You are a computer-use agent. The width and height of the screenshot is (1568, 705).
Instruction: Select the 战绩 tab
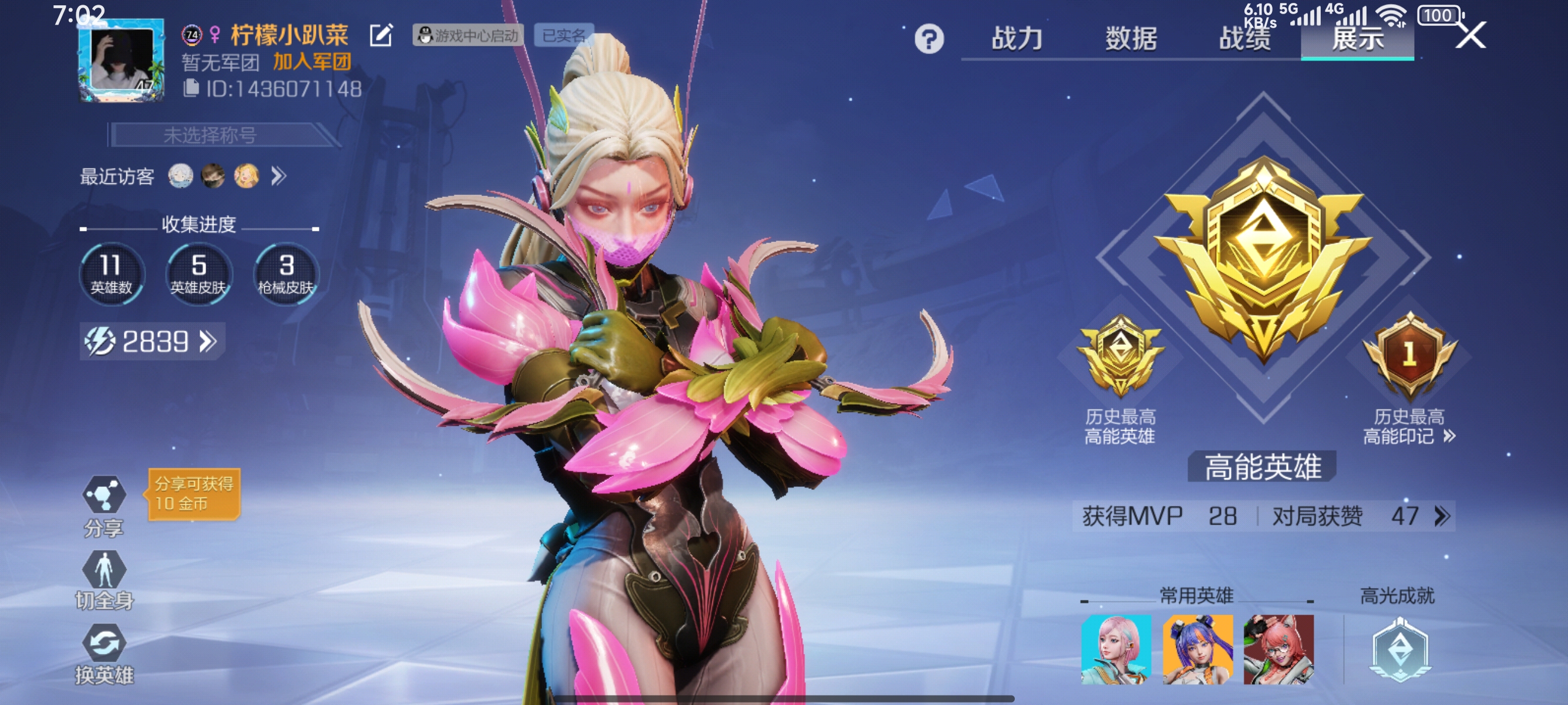1244,38
